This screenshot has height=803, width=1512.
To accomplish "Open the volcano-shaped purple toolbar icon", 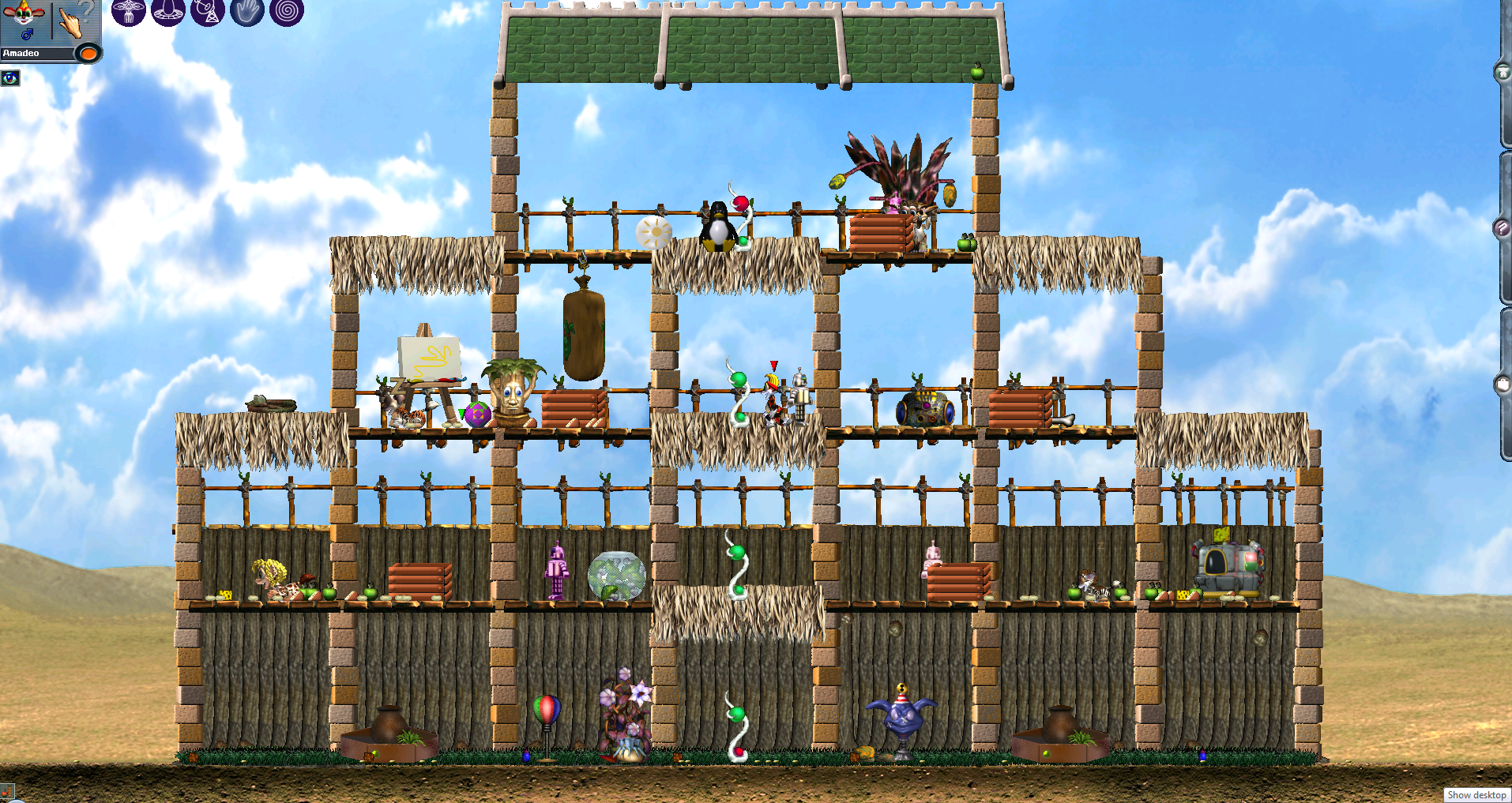I will pyautogui.click(x=168, y=13).
